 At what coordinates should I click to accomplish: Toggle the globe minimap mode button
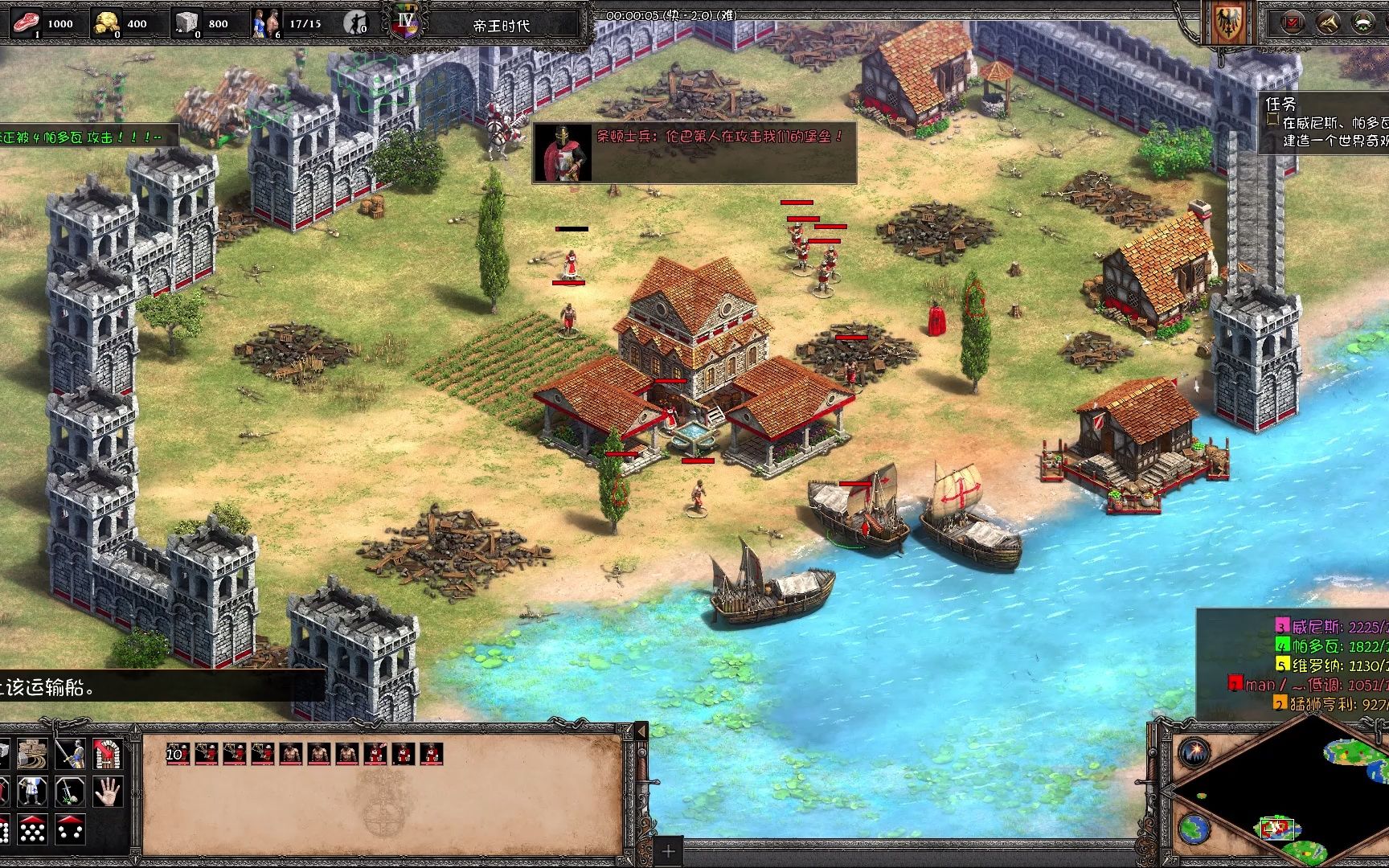coord(1195,827)
